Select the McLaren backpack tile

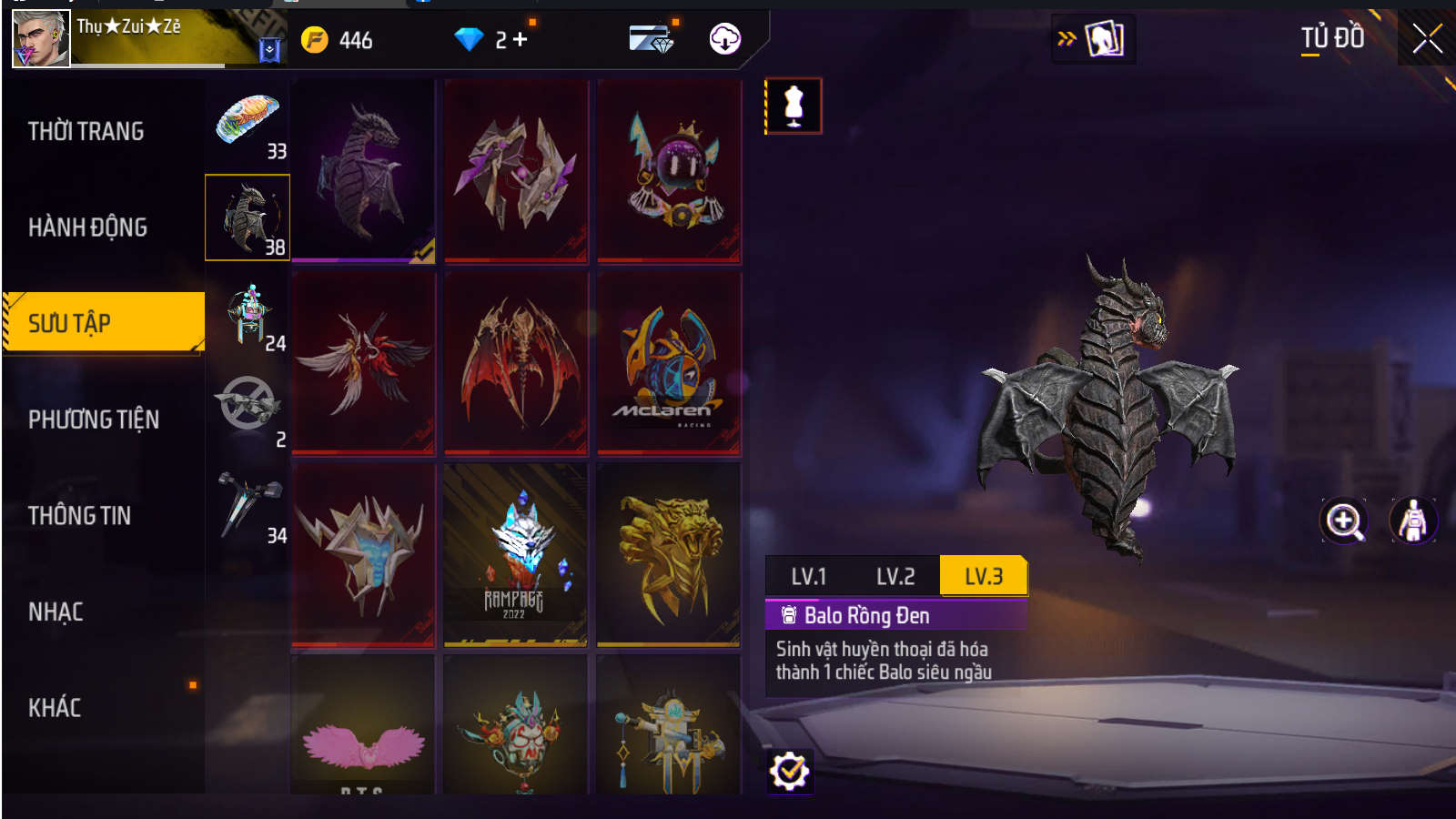click(669, 364)
